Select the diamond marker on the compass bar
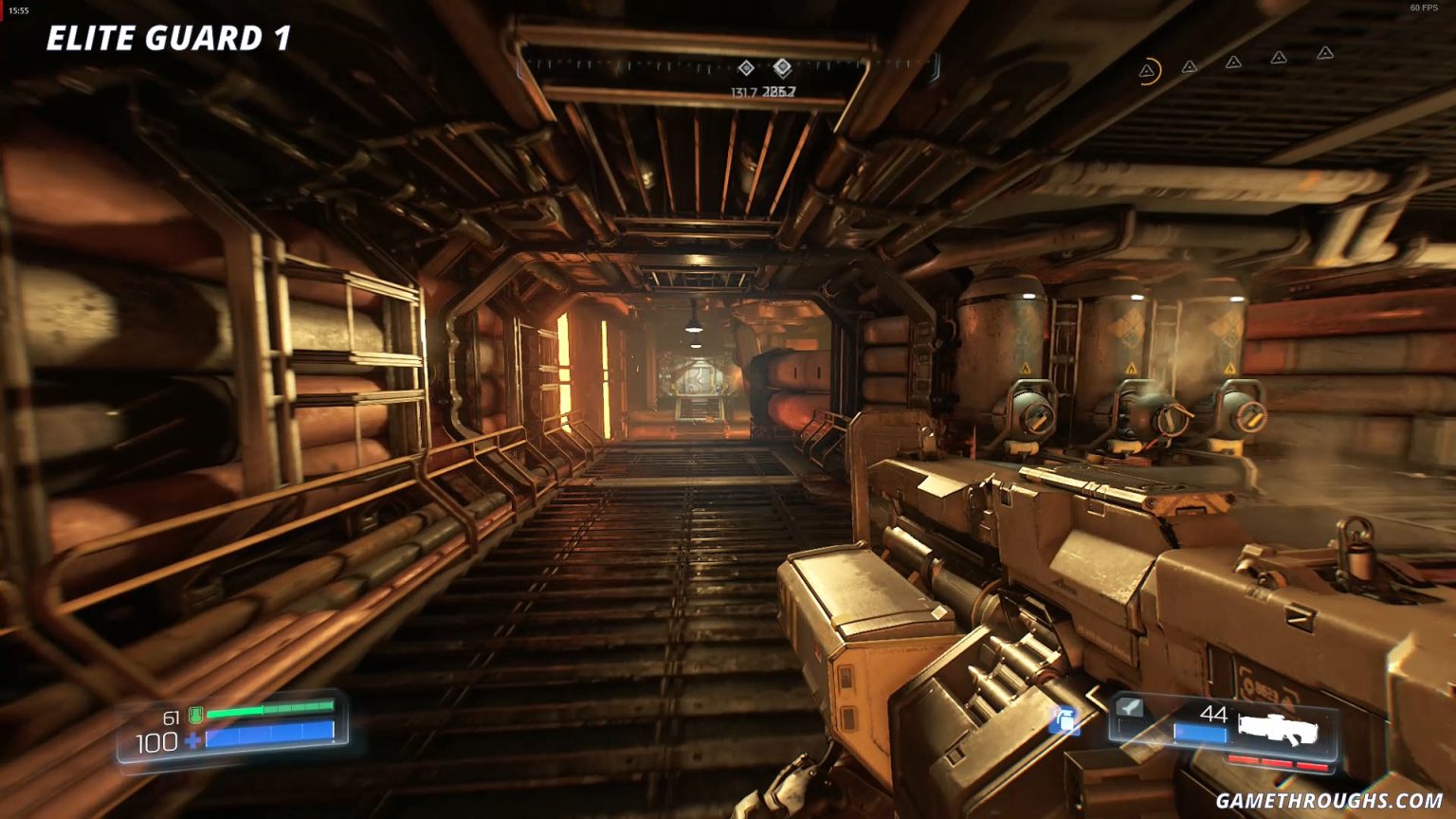This screenshot has width=1456, height=819. (747, 67)
